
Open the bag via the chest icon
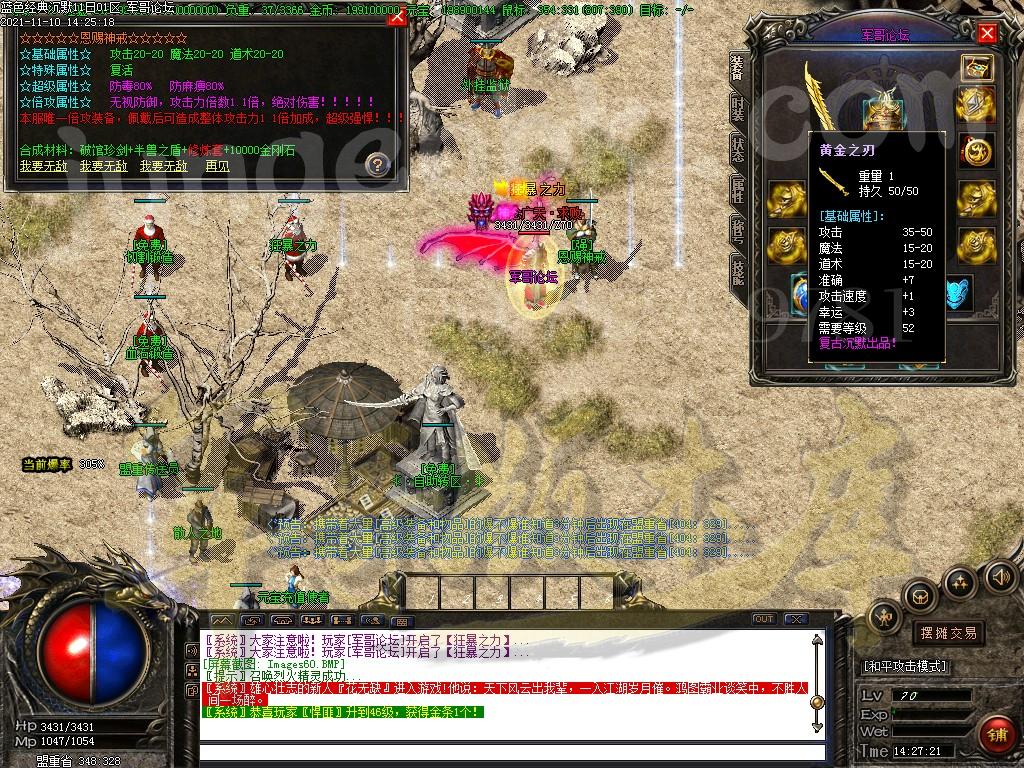pos(920,597)
